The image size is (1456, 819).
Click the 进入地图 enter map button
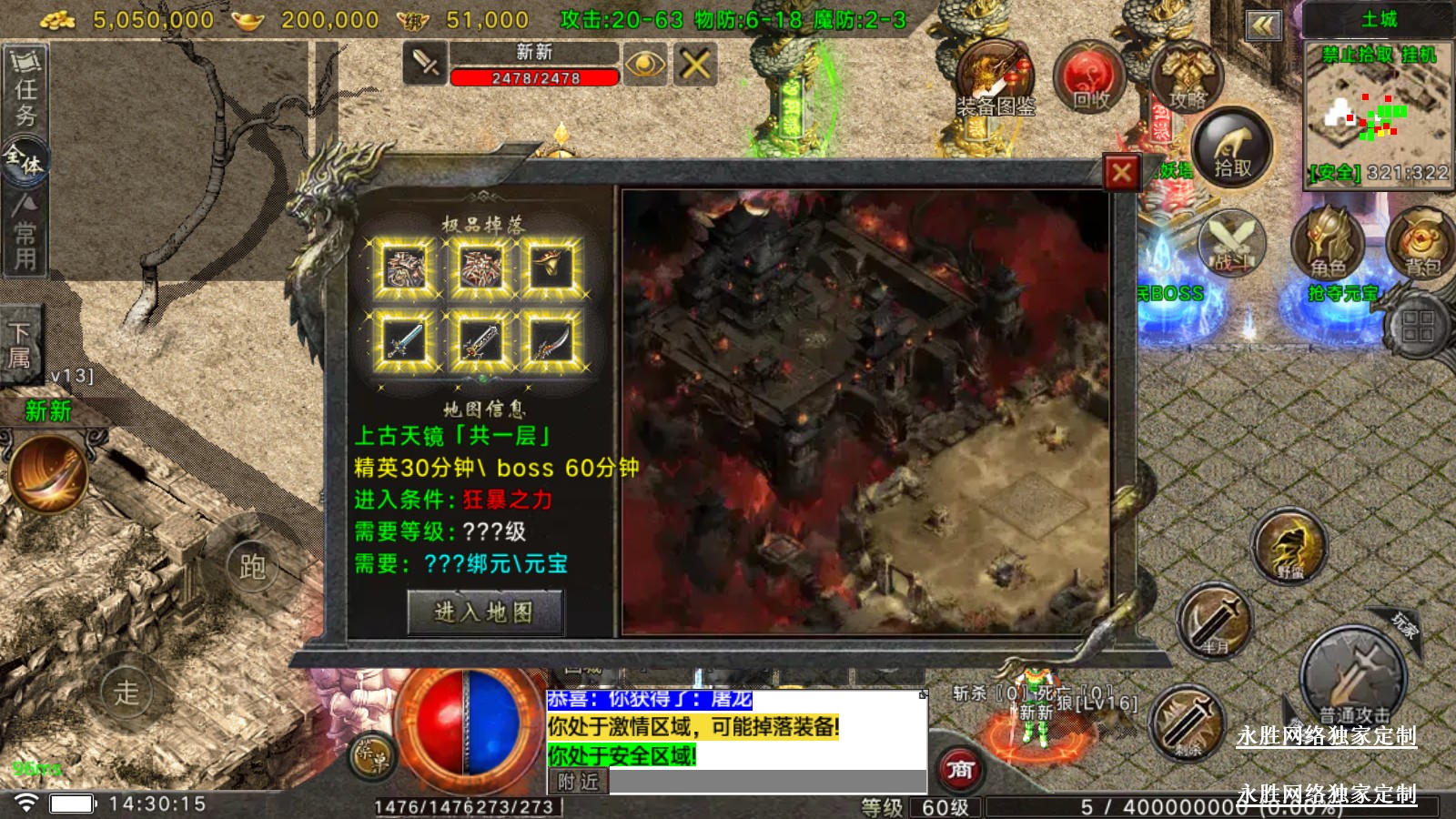[484, 612]
